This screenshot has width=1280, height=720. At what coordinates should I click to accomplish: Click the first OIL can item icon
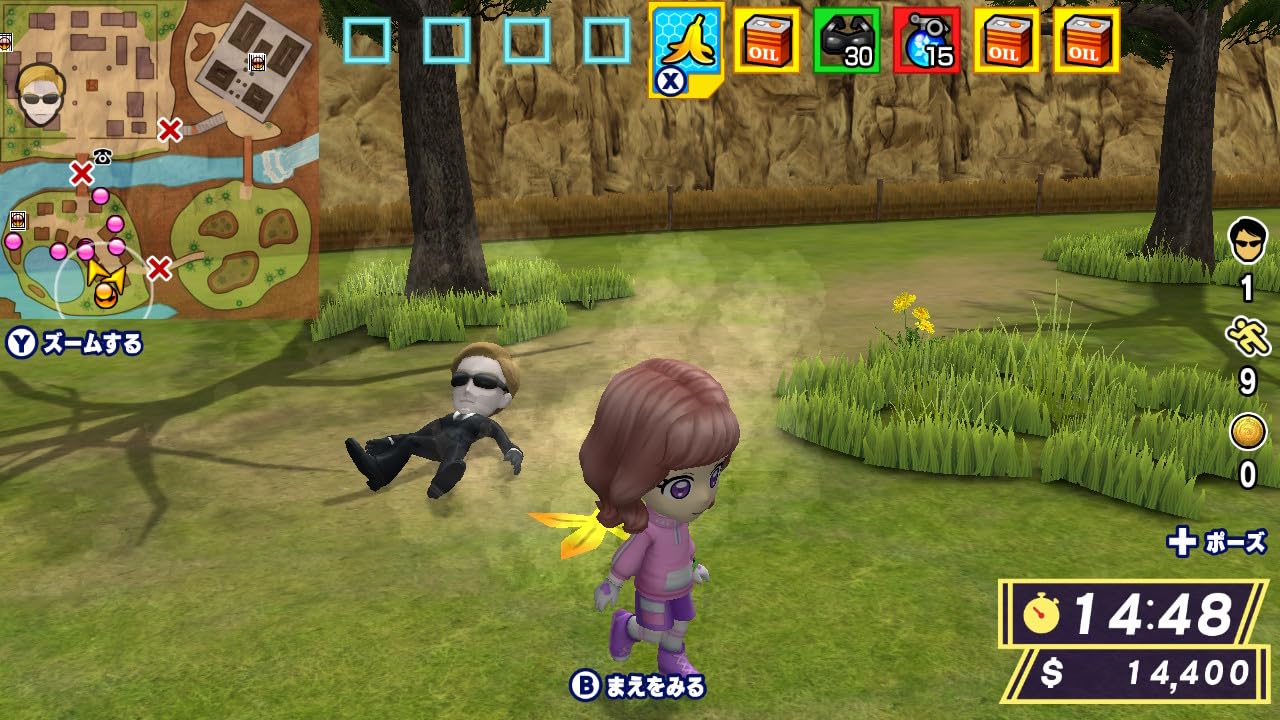[765, 43]
